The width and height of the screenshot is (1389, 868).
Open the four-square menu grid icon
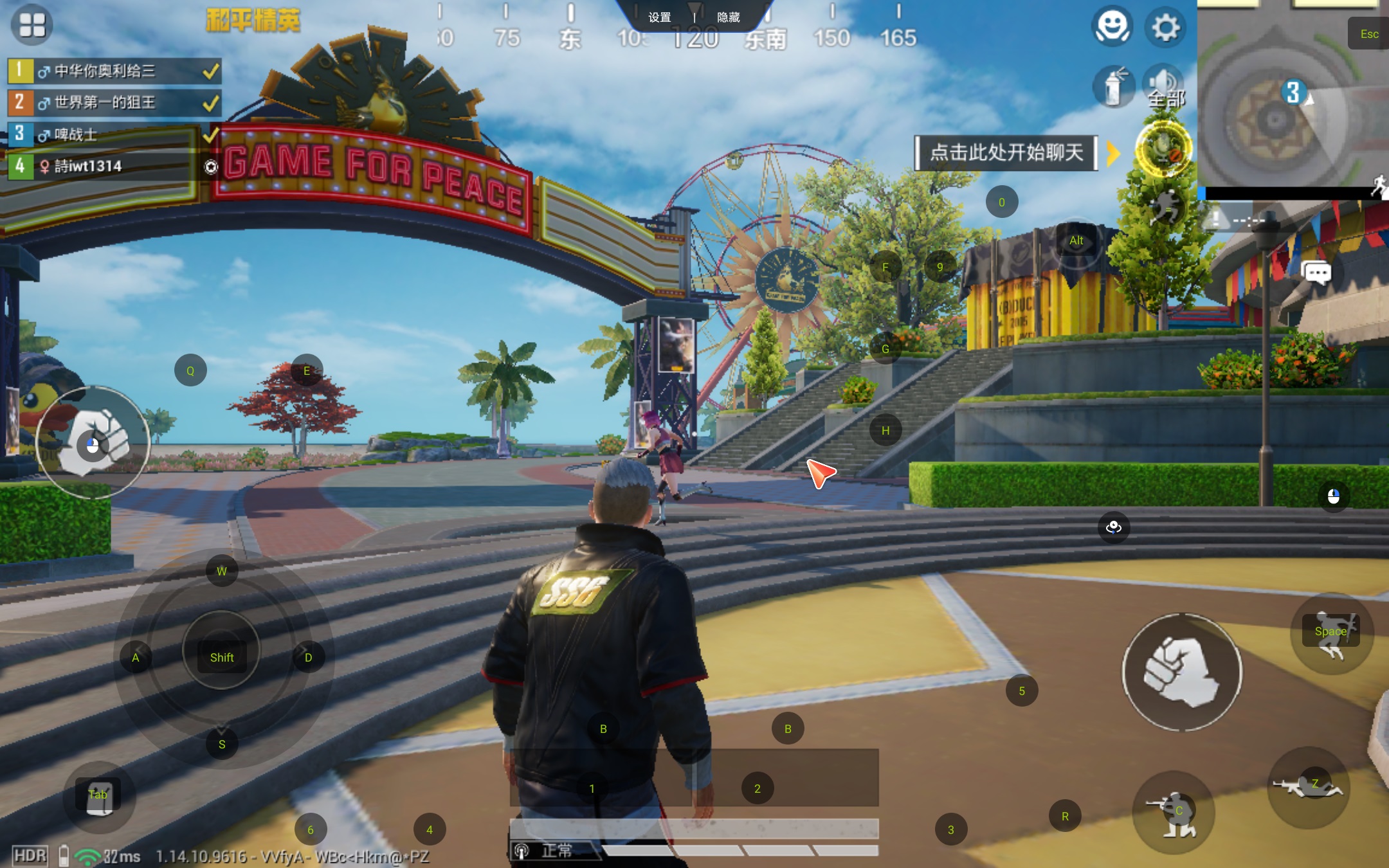click(x=32, y=25)
